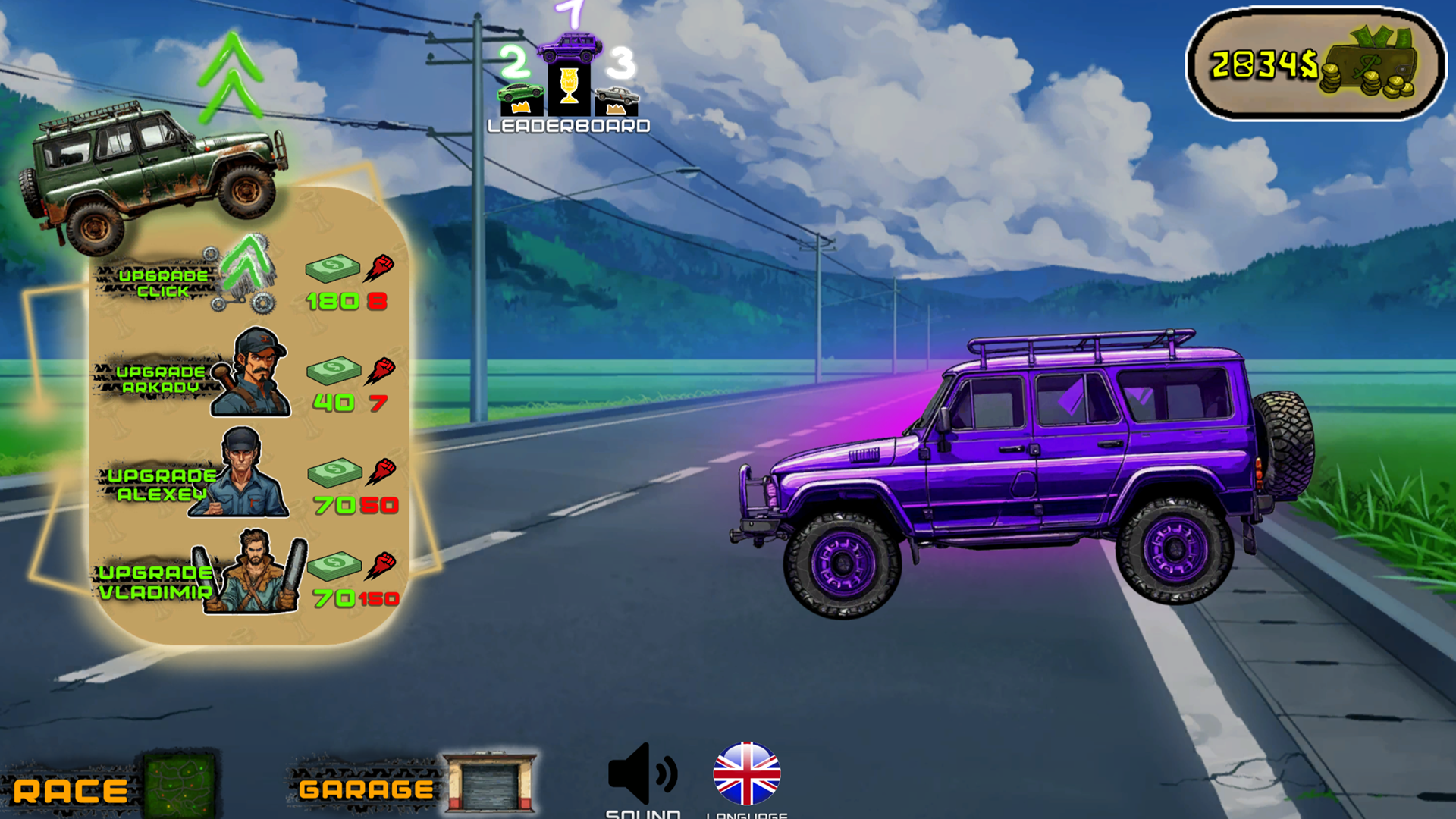Click the golden trophy on the leaderboard podium
The width and height of the screenshot is (1456, 819).
tap(567, 87)
